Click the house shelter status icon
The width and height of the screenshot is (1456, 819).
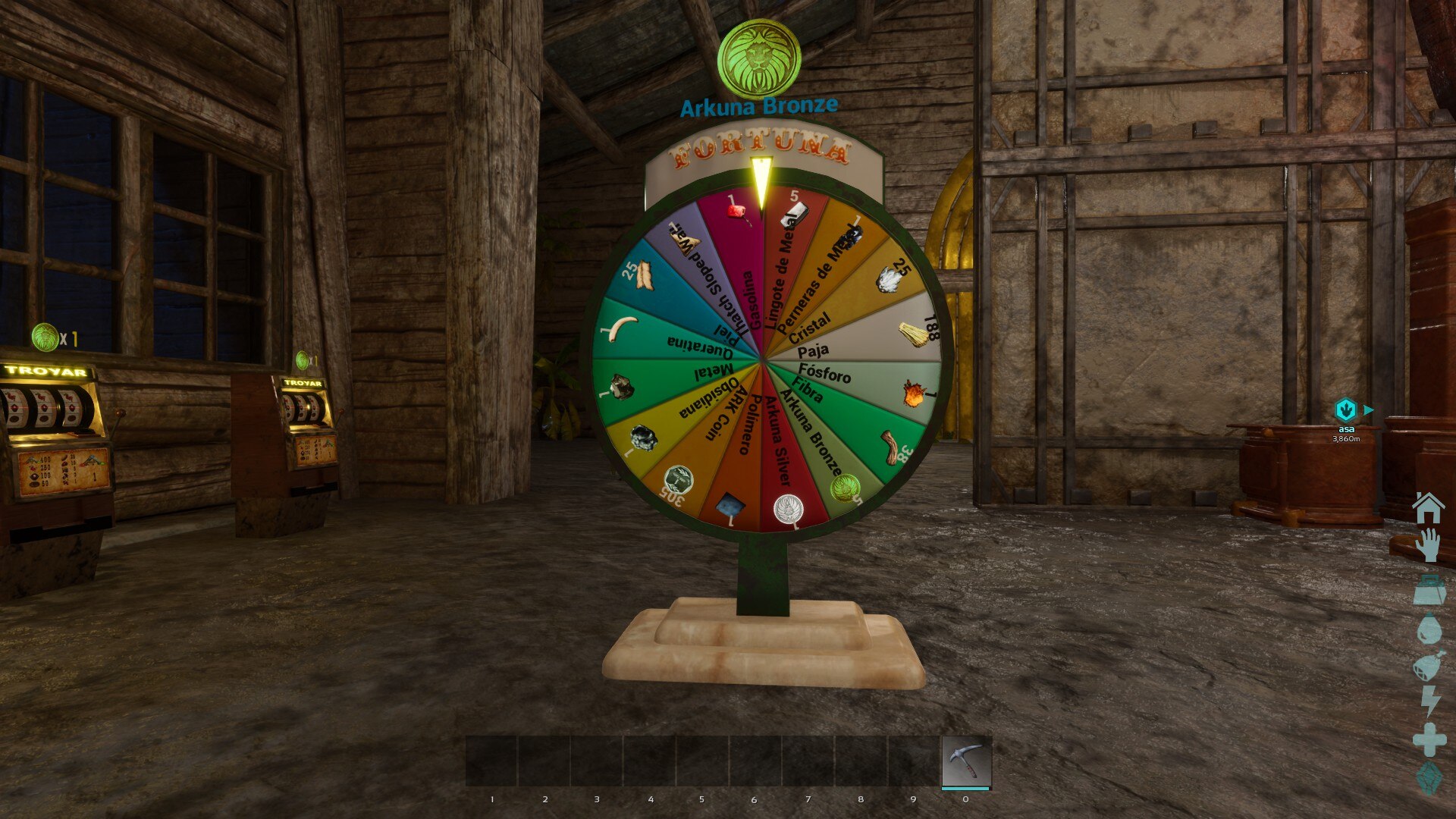click(x=1429, y=507)
